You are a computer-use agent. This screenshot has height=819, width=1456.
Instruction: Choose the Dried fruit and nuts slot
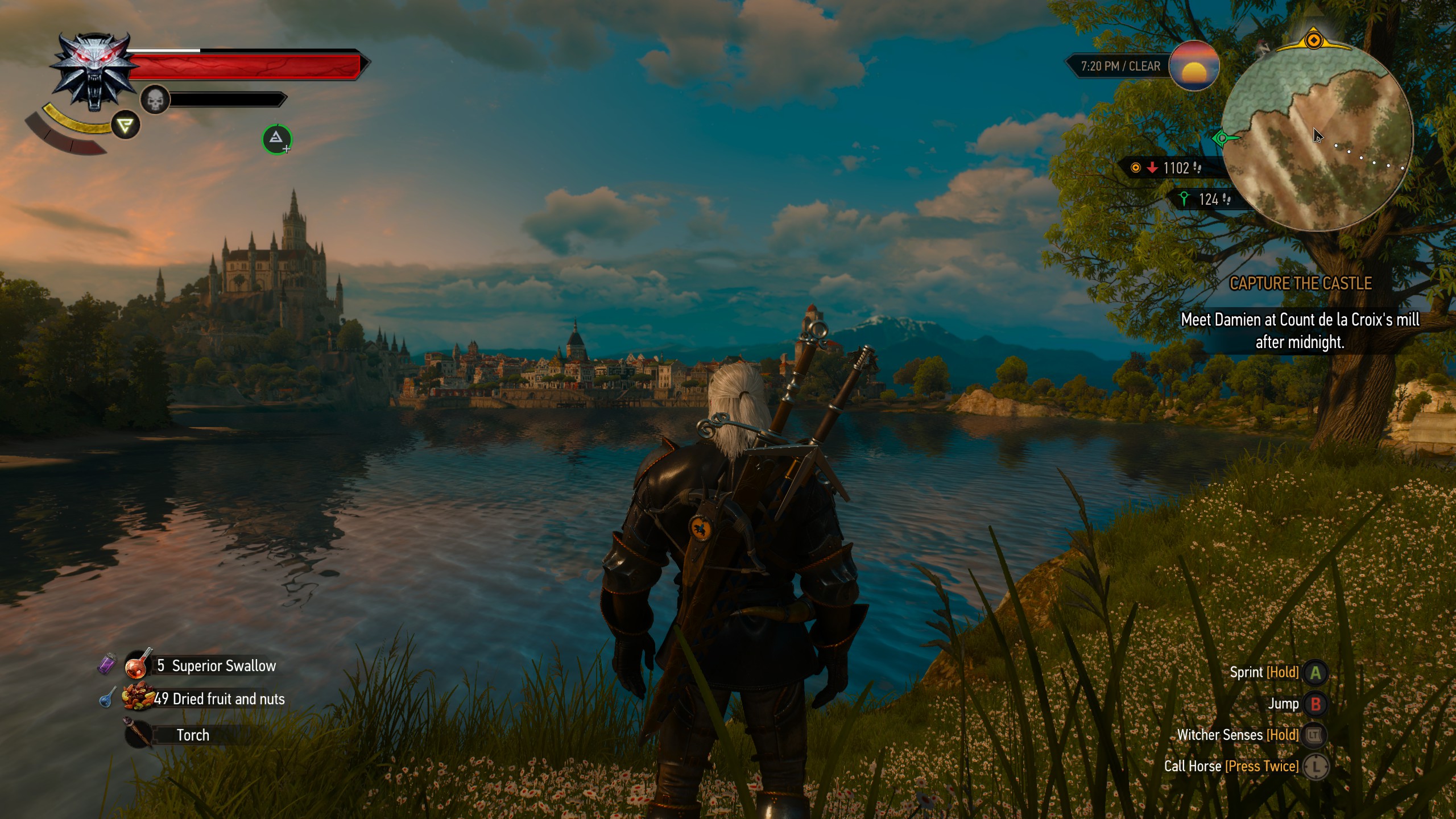tap(138, 698)
